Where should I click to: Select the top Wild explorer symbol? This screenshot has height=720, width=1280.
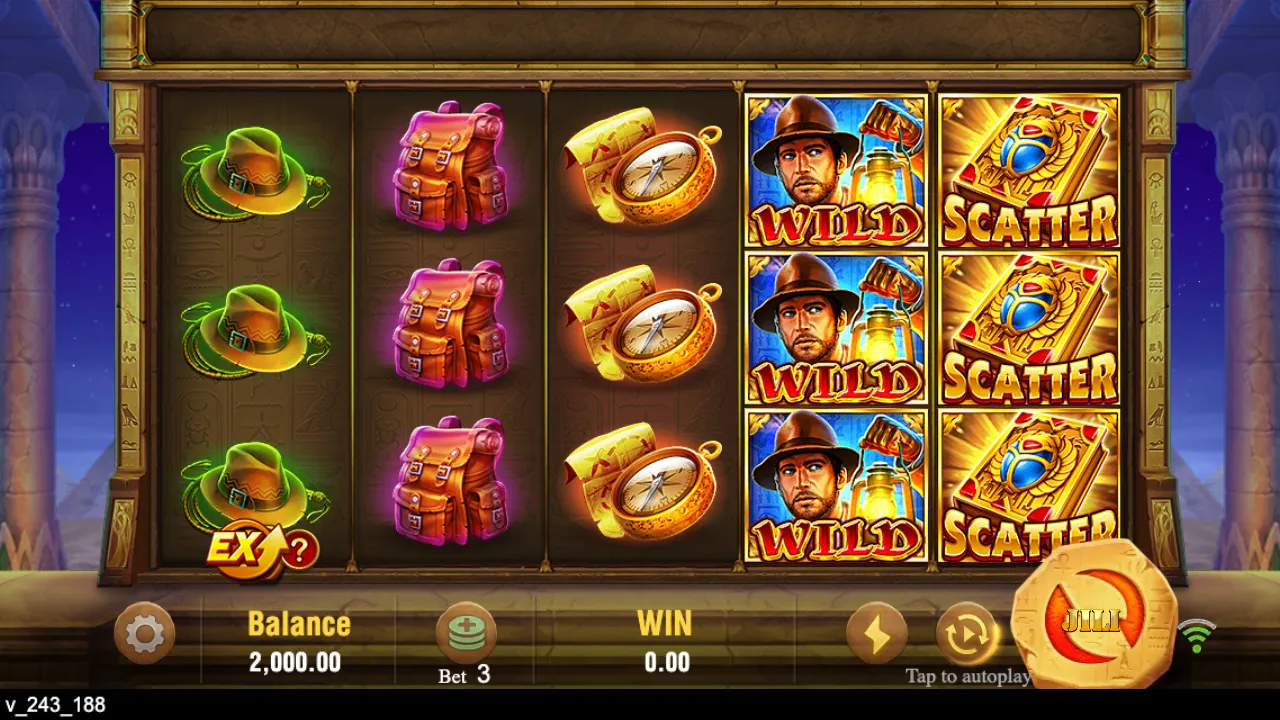838,170
